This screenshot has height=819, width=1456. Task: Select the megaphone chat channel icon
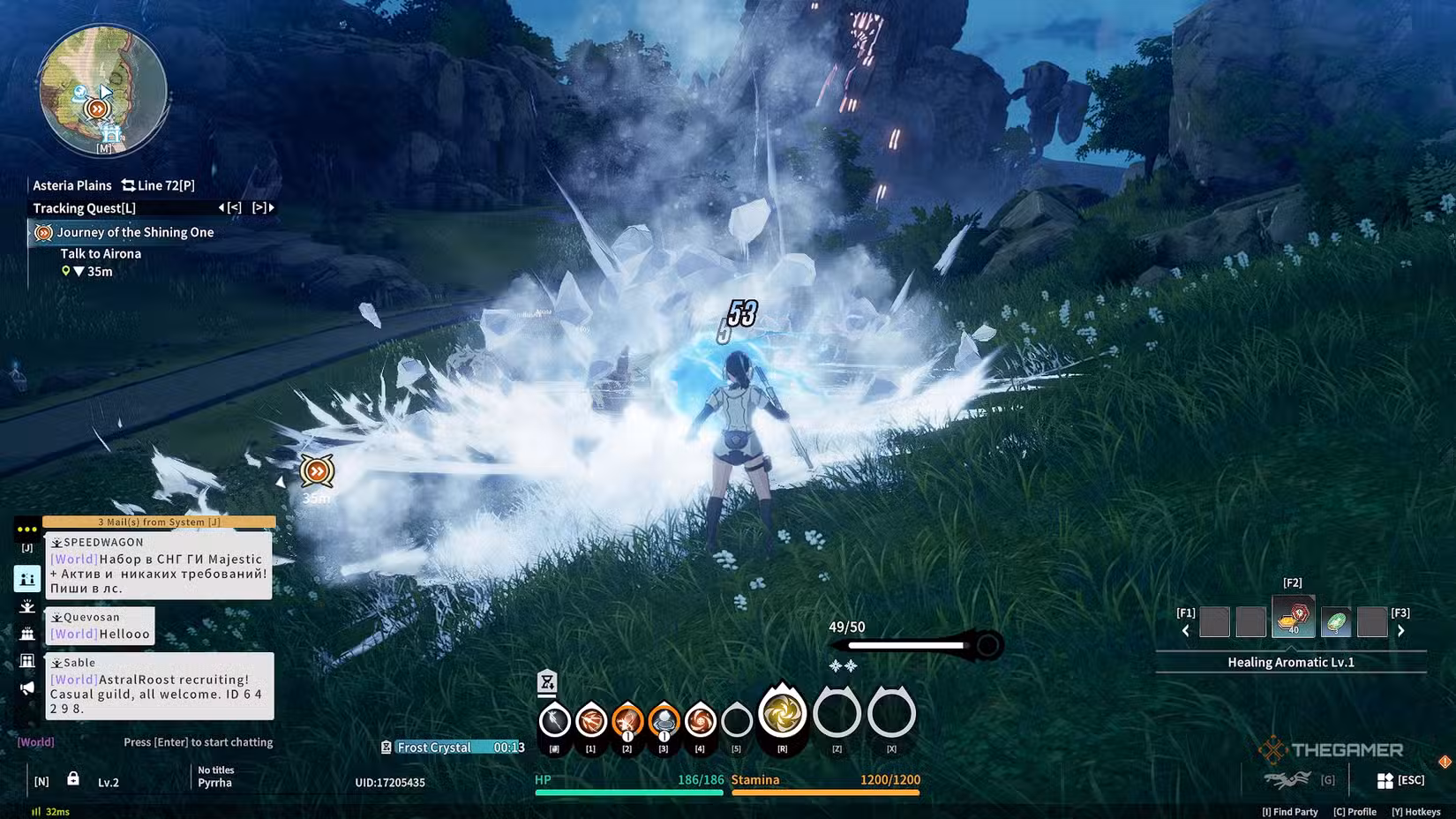[27, 688]
